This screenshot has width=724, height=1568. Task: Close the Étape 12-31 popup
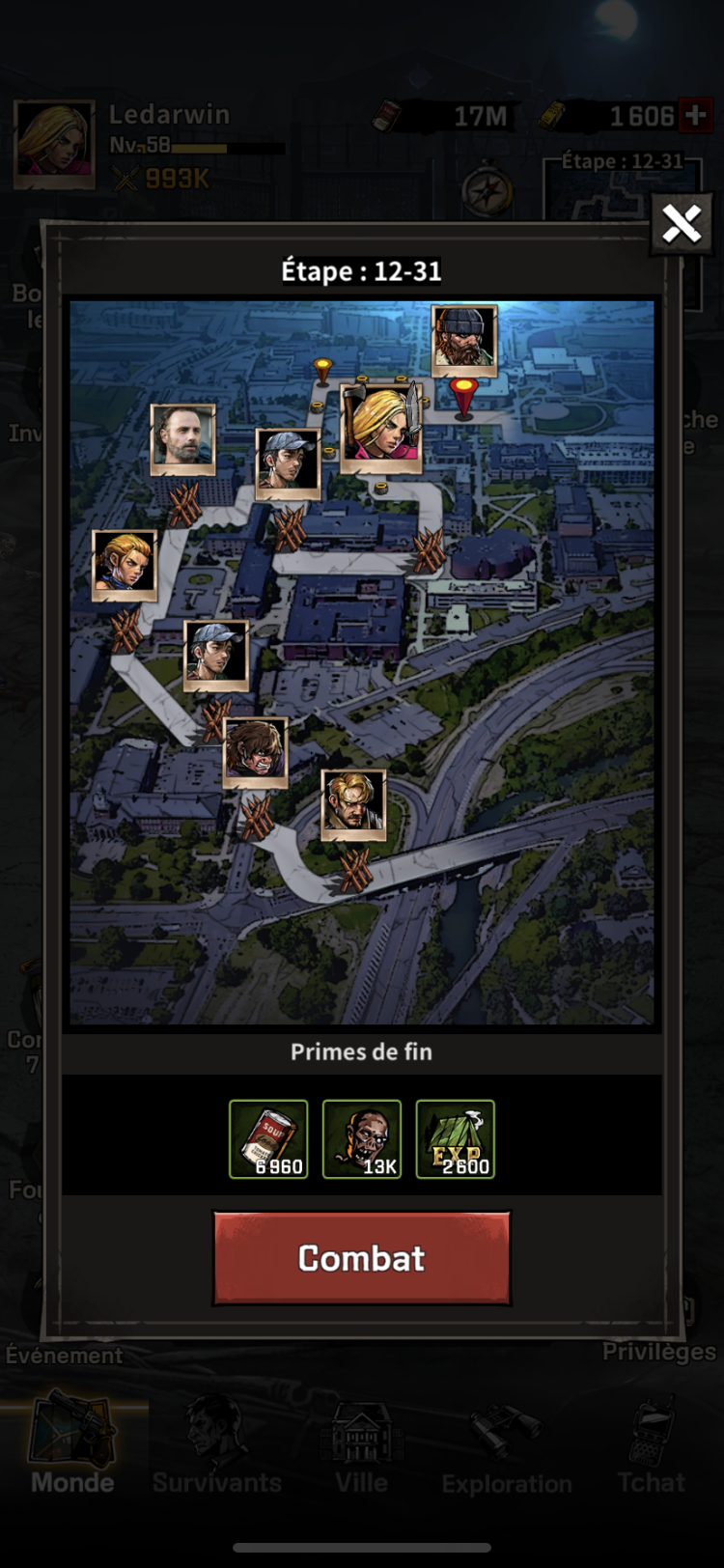(x=681, y=225)
